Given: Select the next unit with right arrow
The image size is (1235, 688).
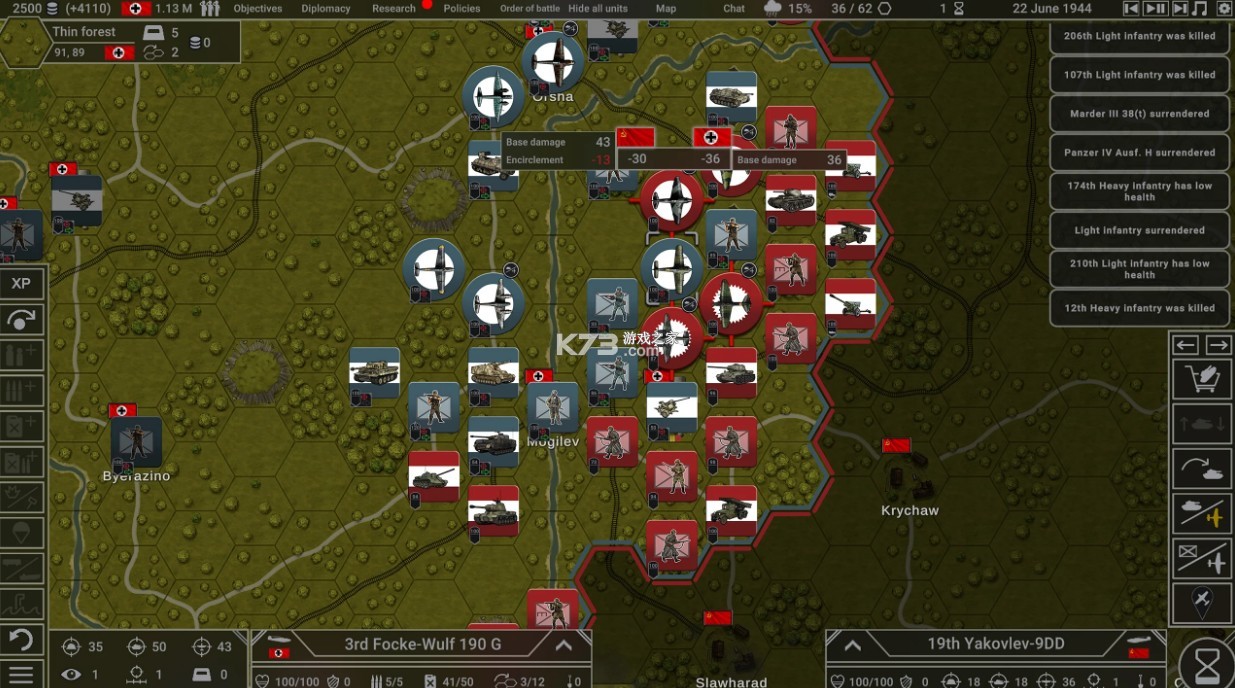Looking at the screenshot, I should [x=1218, y=345].
